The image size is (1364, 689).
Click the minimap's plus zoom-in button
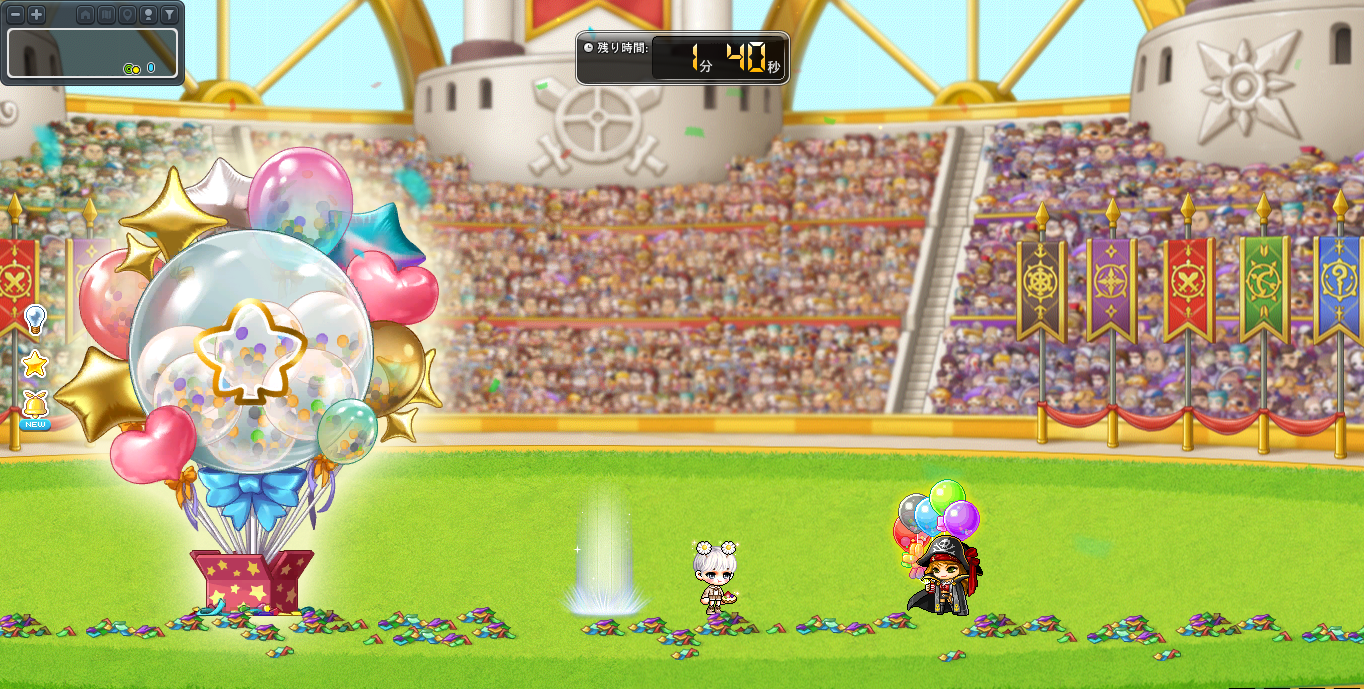(x=36, y=15)
